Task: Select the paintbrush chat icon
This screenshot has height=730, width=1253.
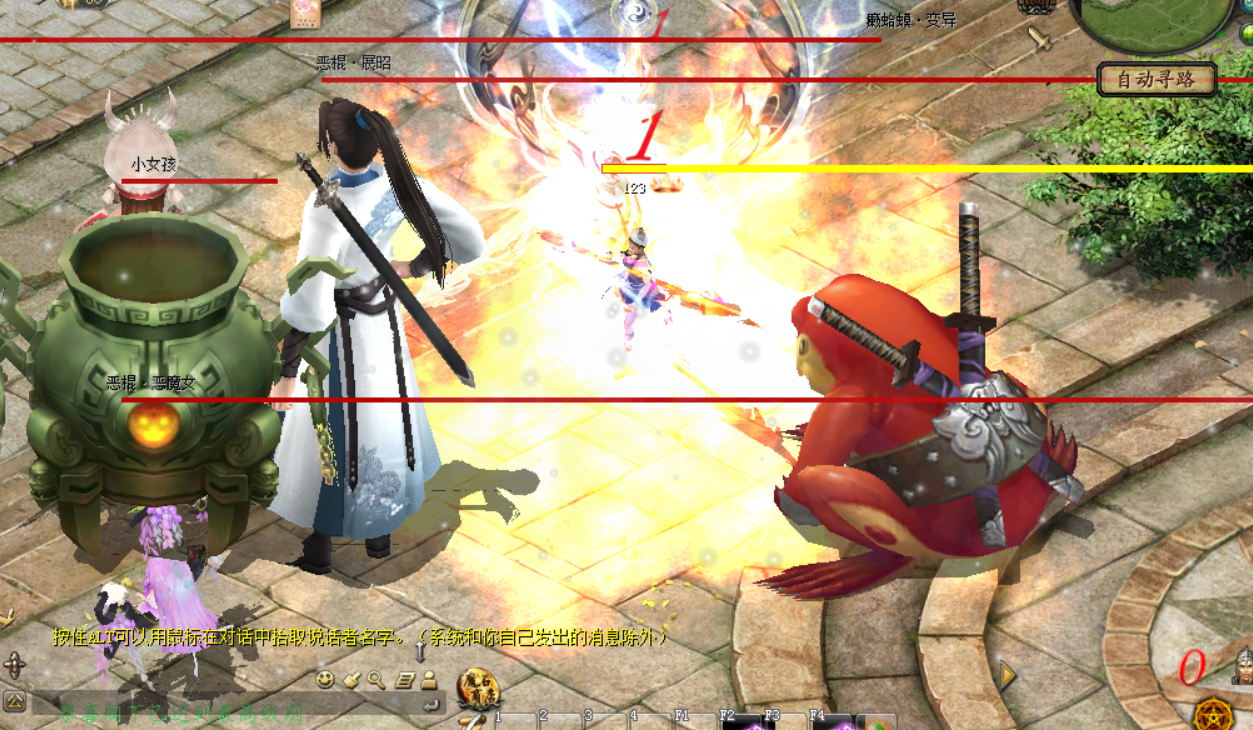Action: (x=351, y=680)
